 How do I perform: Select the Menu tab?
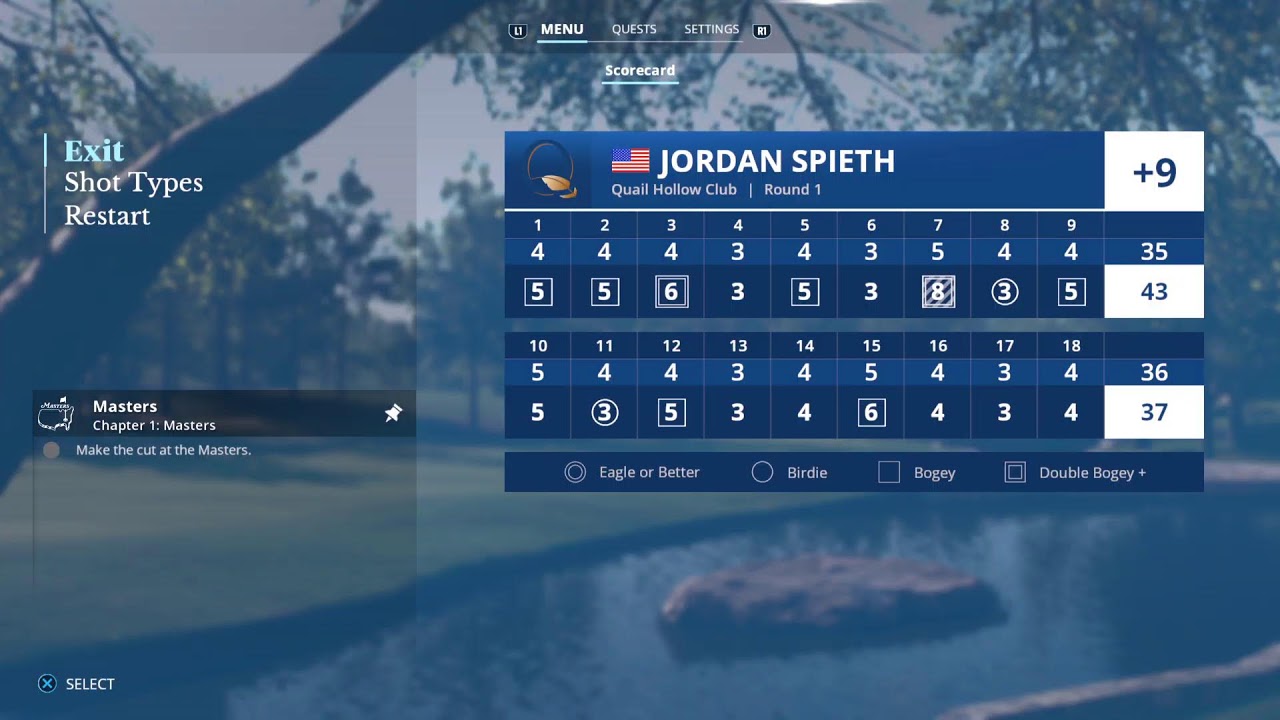[x=562, y=30]
